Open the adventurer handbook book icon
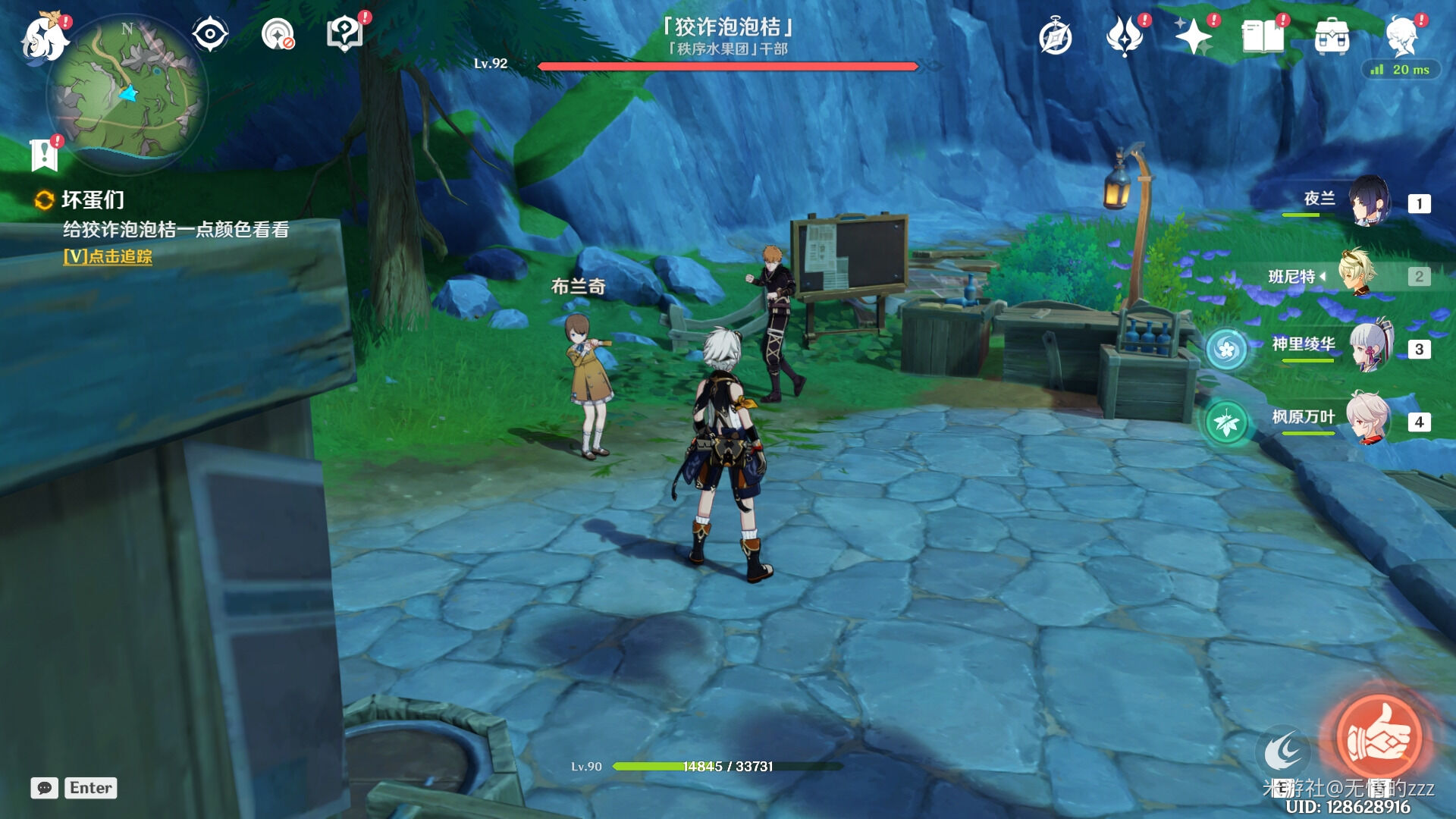1456x819 pixels. point(1262,36)
